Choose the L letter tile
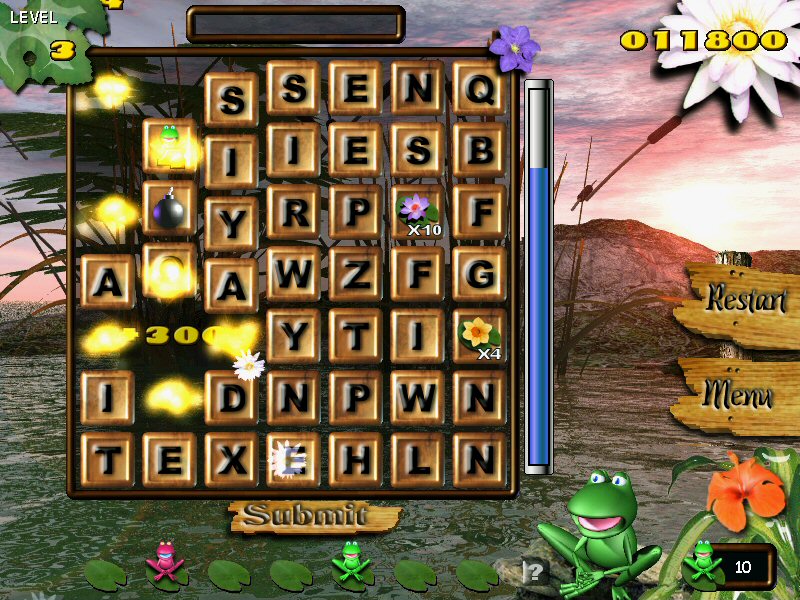 418,460
